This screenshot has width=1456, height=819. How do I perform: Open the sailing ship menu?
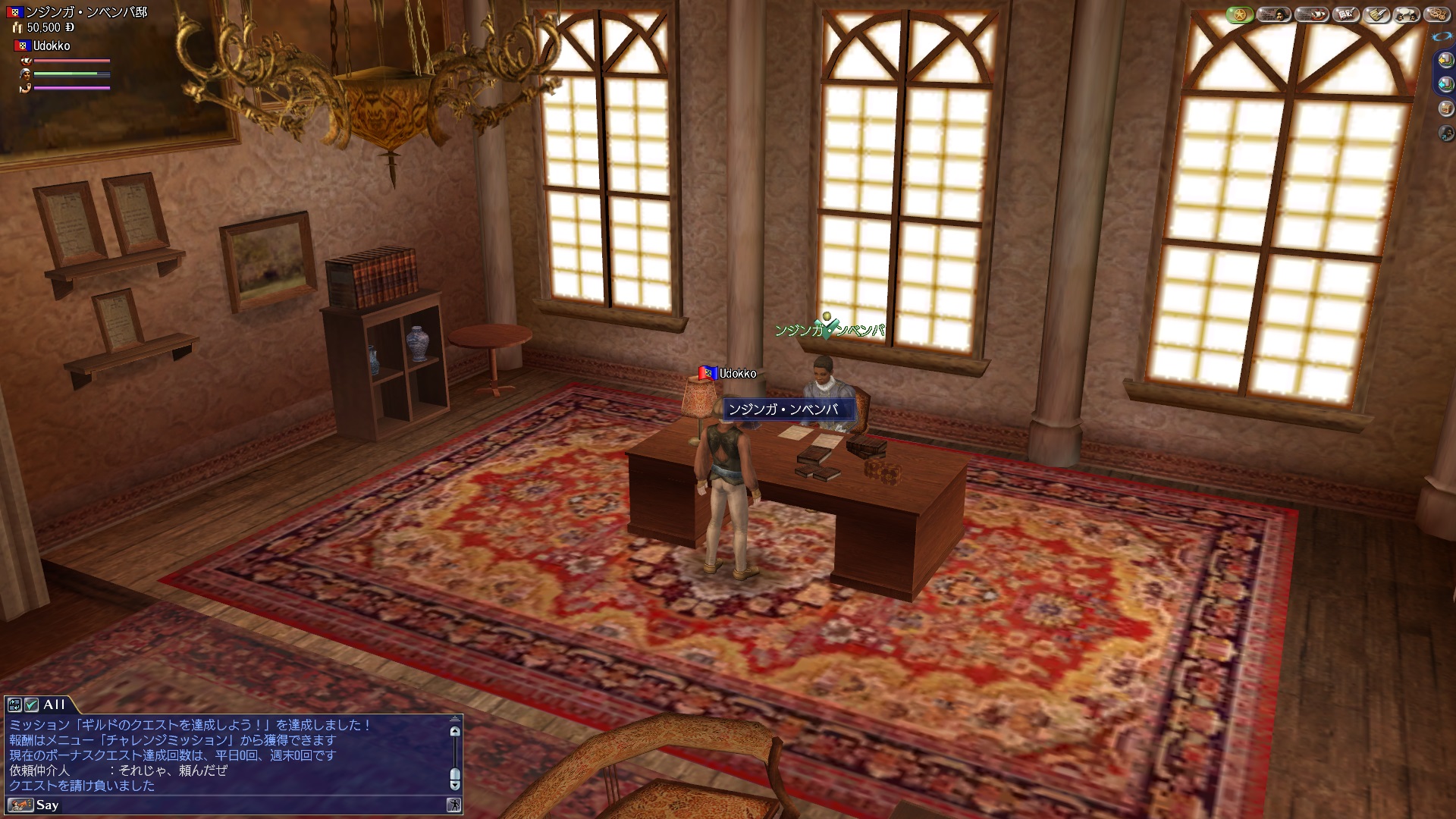tap(1311, 14)
